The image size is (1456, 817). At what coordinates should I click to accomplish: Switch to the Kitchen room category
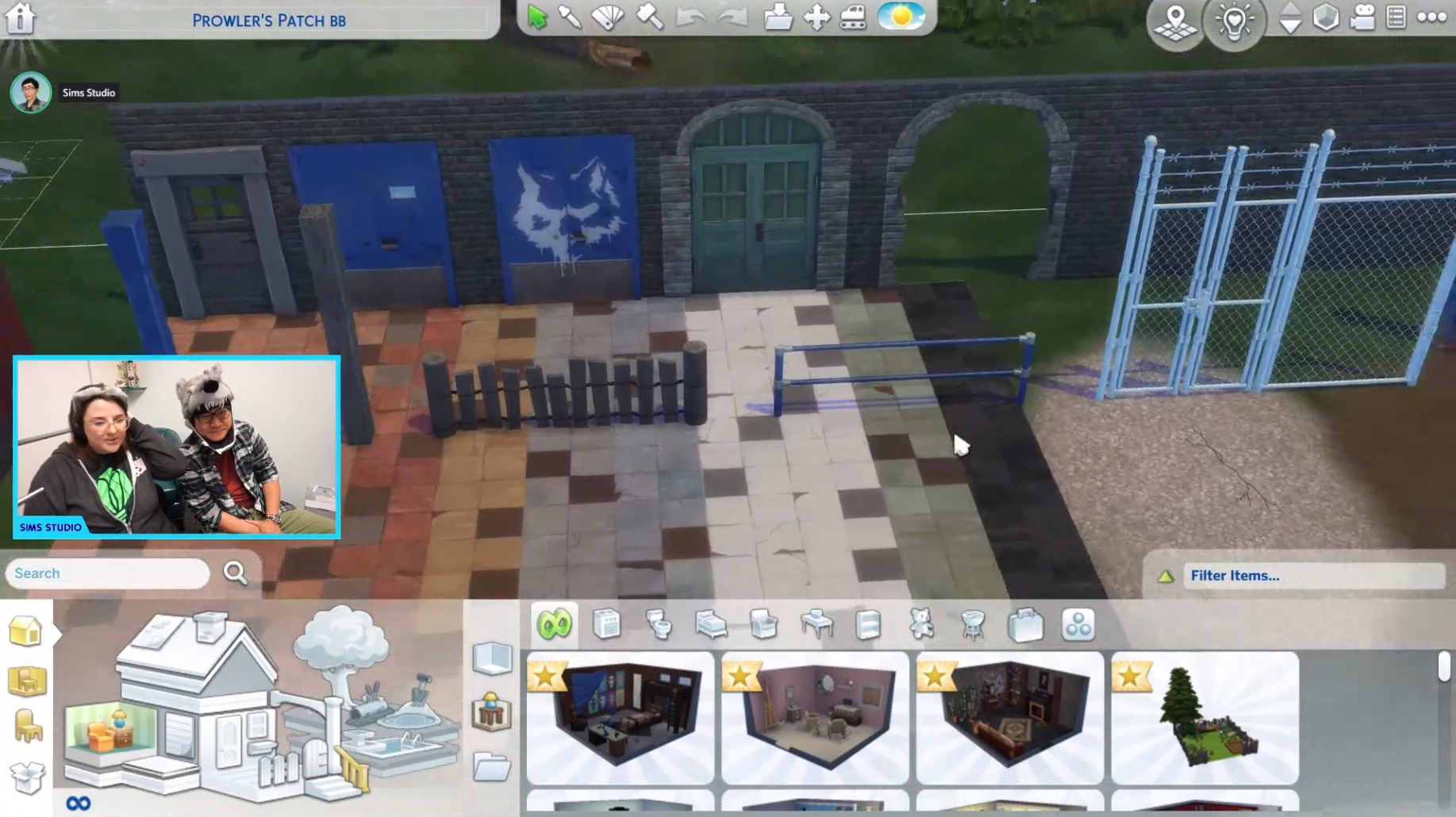tap(607, 625)
